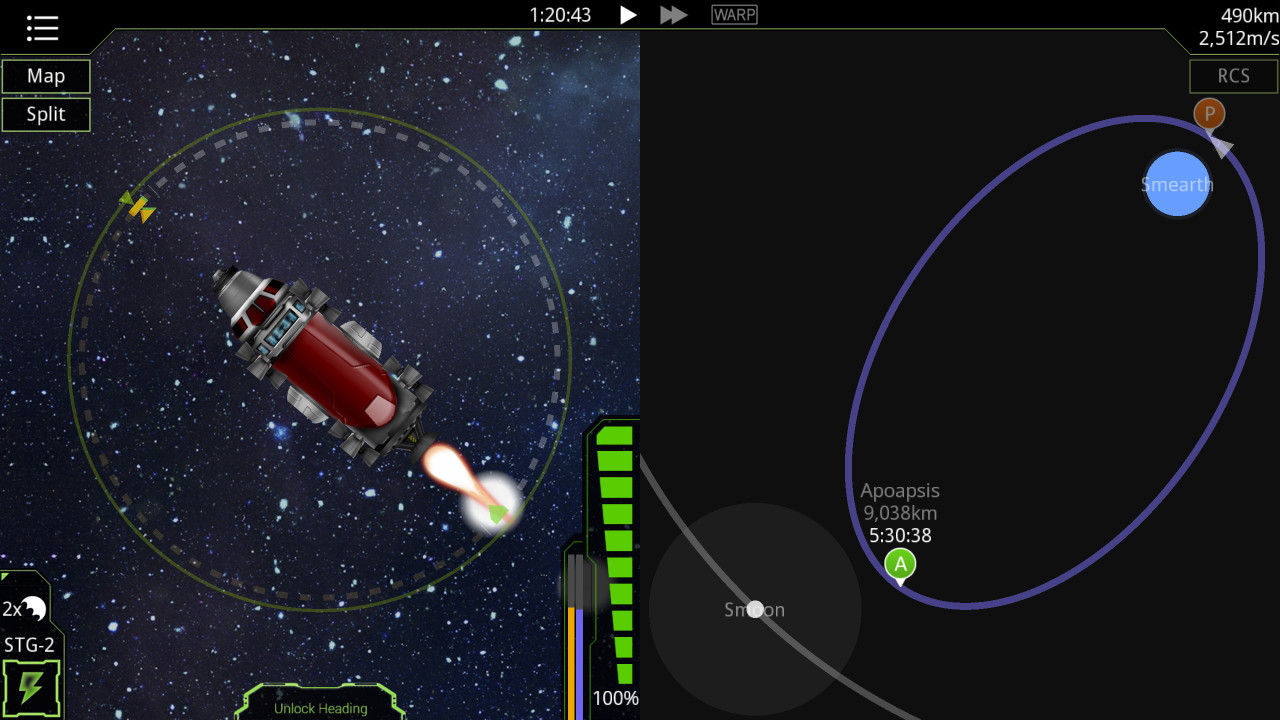Click the green fuel gauge at 100%

pos(616,550)
